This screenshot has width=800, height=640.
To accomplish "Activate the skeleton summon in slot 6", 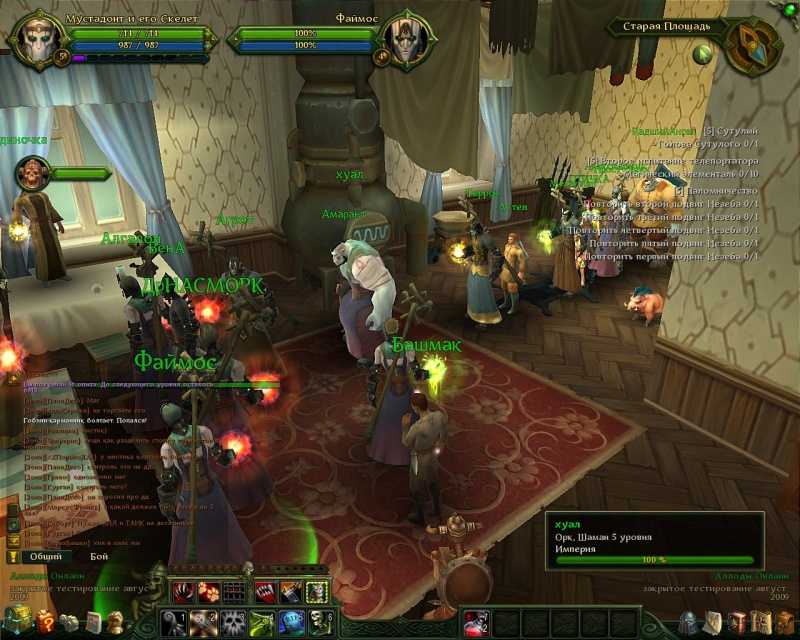I will (320, 621).
